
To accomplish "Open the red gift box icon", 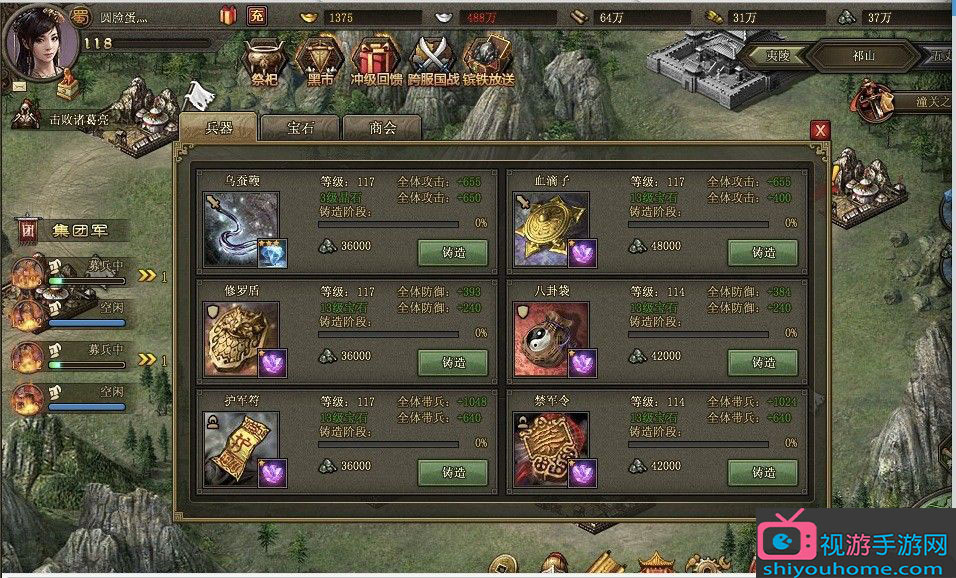I will tap(228, 16).
